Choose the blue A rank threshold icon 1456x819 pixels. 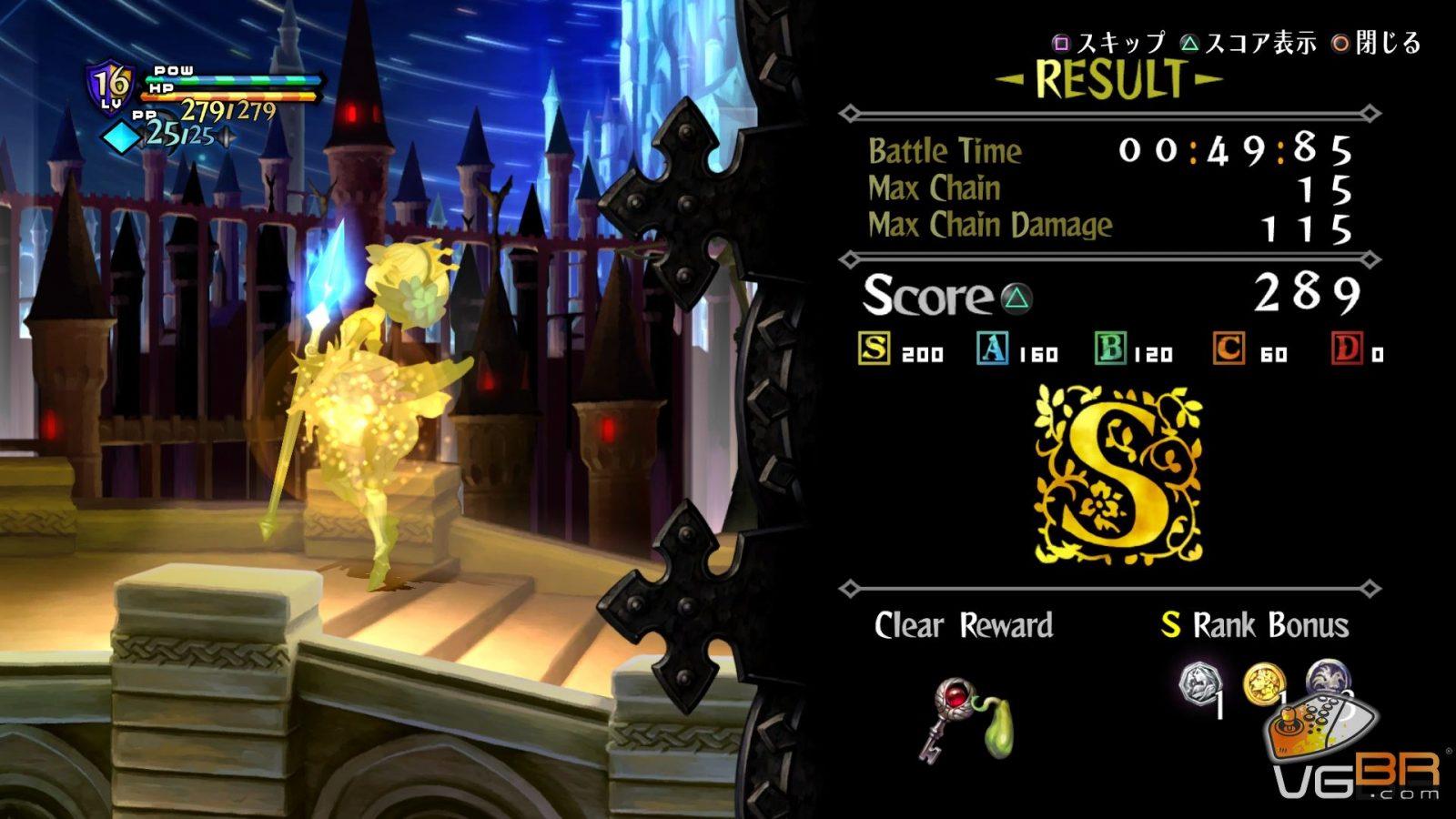click(992, 349)
